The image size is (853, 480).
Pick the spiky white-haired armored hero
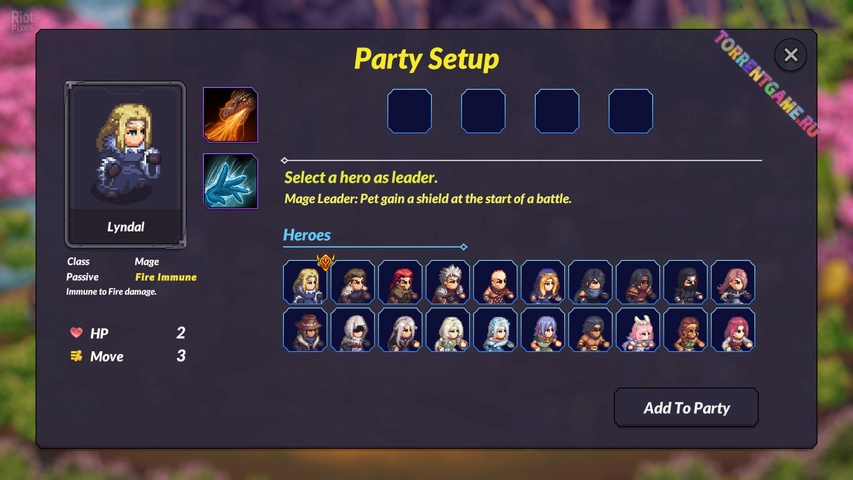448,282
